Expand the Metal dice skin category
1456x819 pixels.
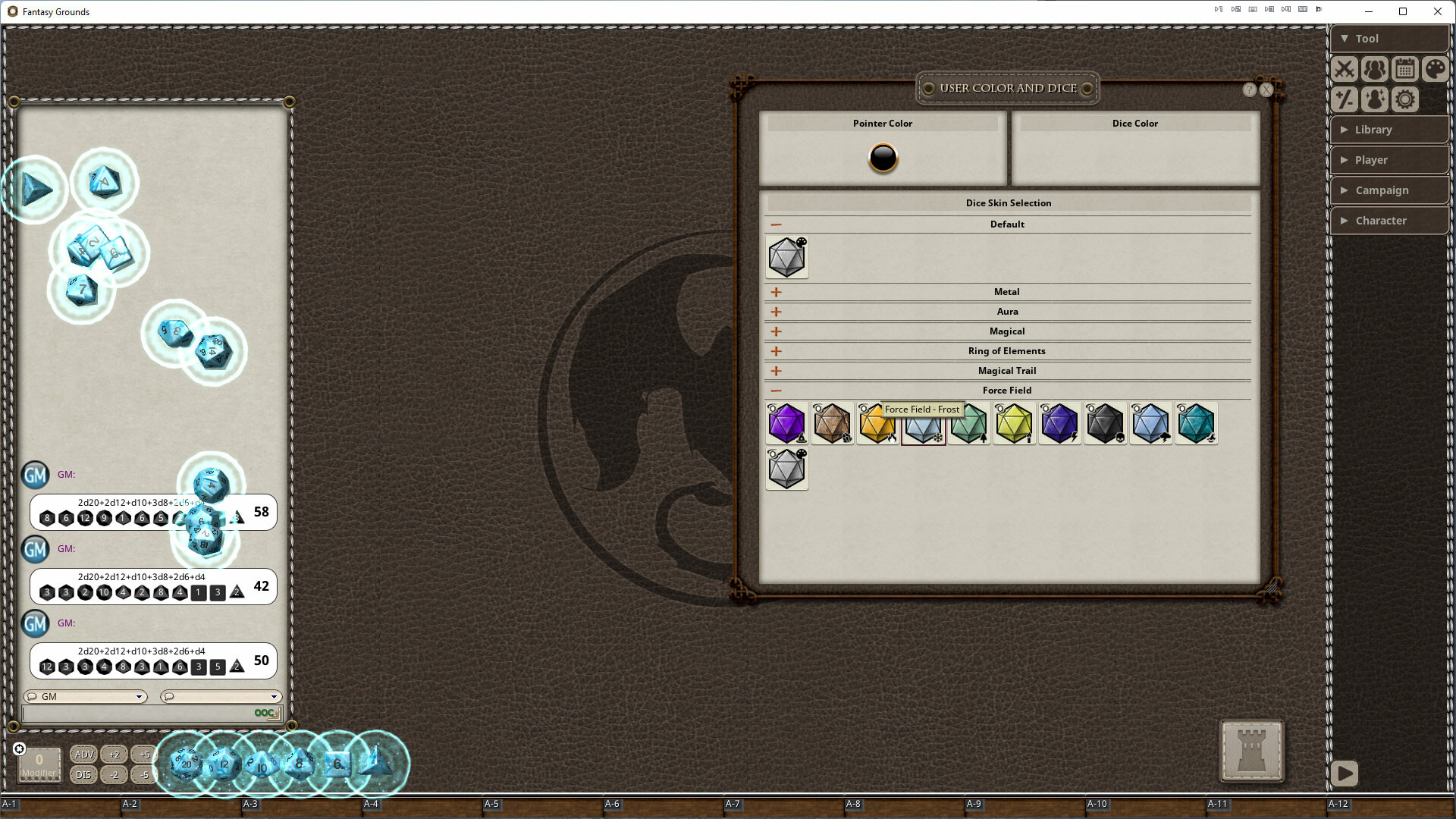click(x=776, y=291)
